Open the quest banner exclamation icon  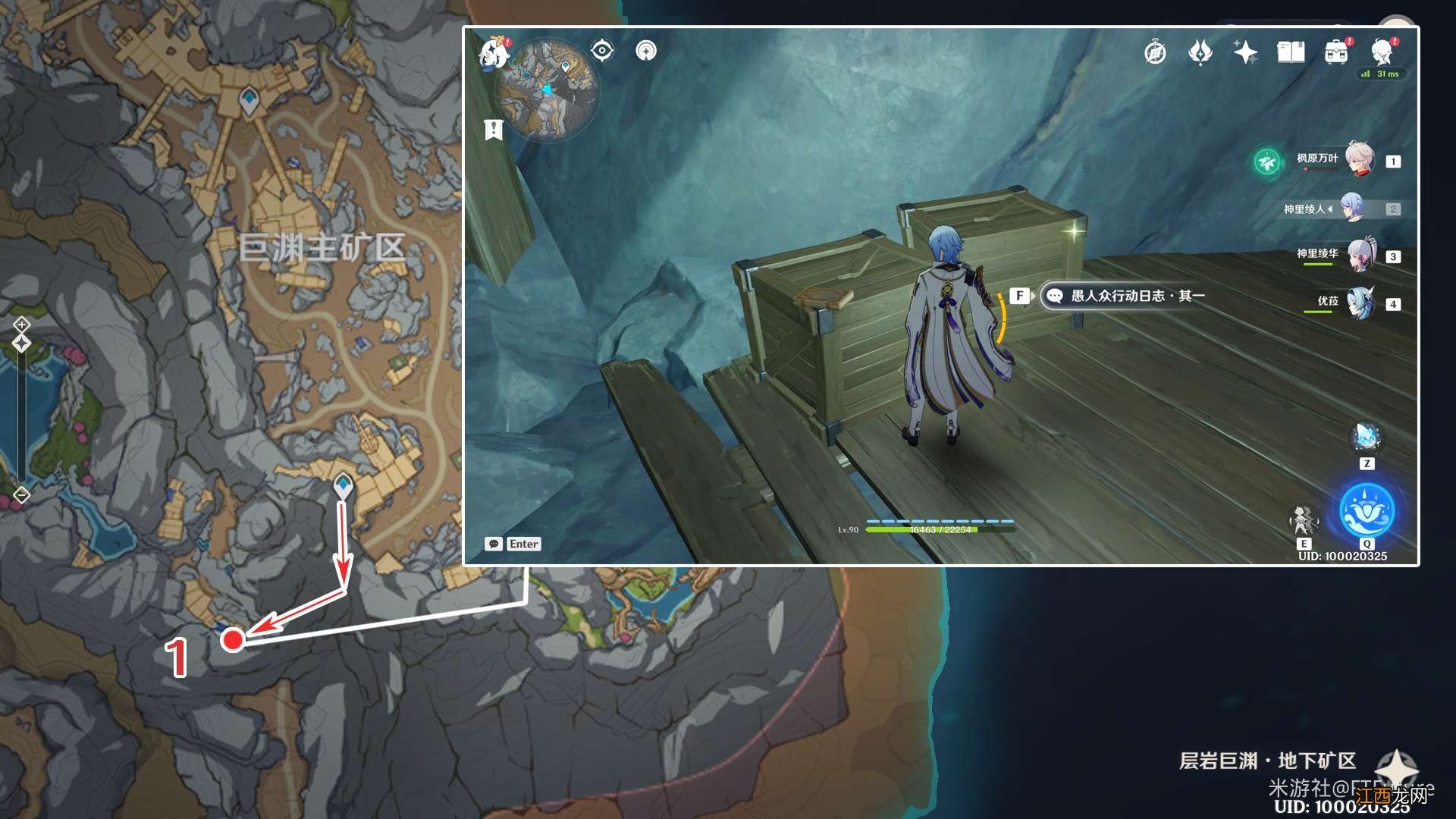494,130
